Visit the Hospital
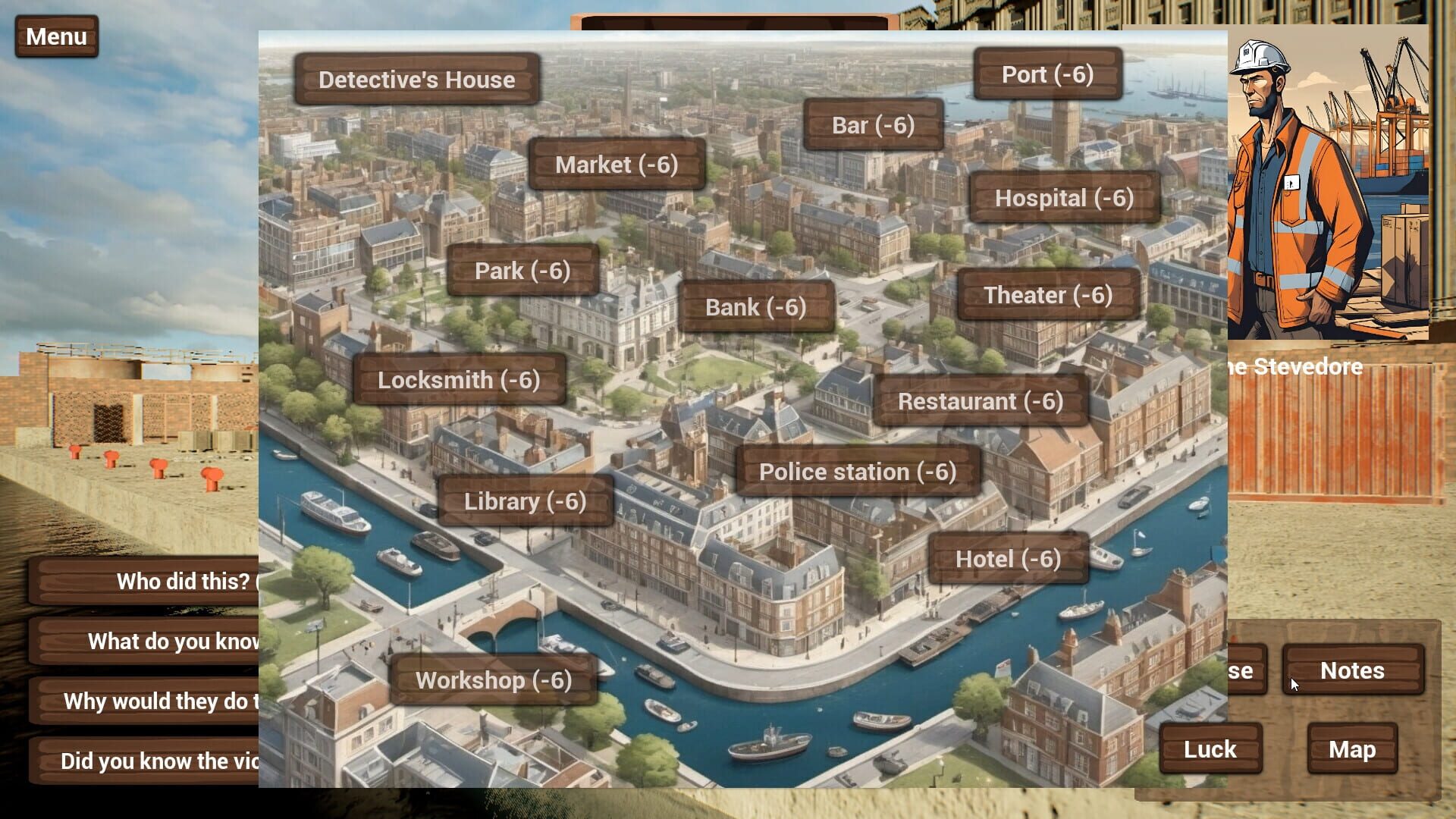The height and width of the screenshot is (819, 1456). click(x=1065, y=197)
